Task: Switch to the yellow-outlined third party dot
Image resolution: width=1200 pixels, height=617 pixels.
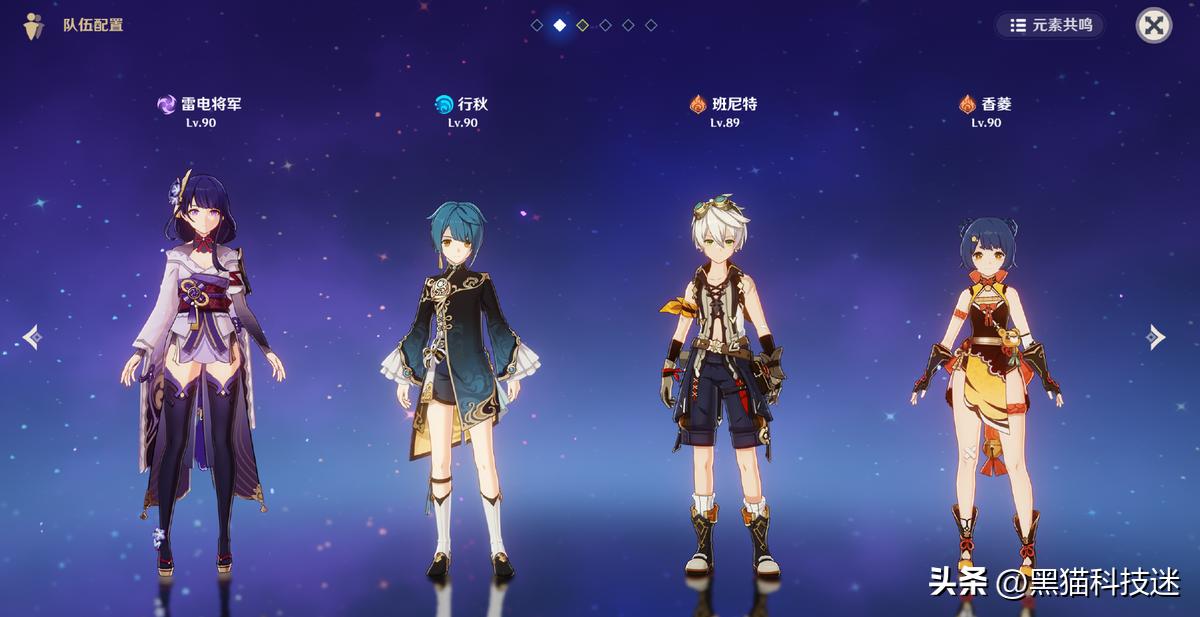Action: click(x=583, y=25)
